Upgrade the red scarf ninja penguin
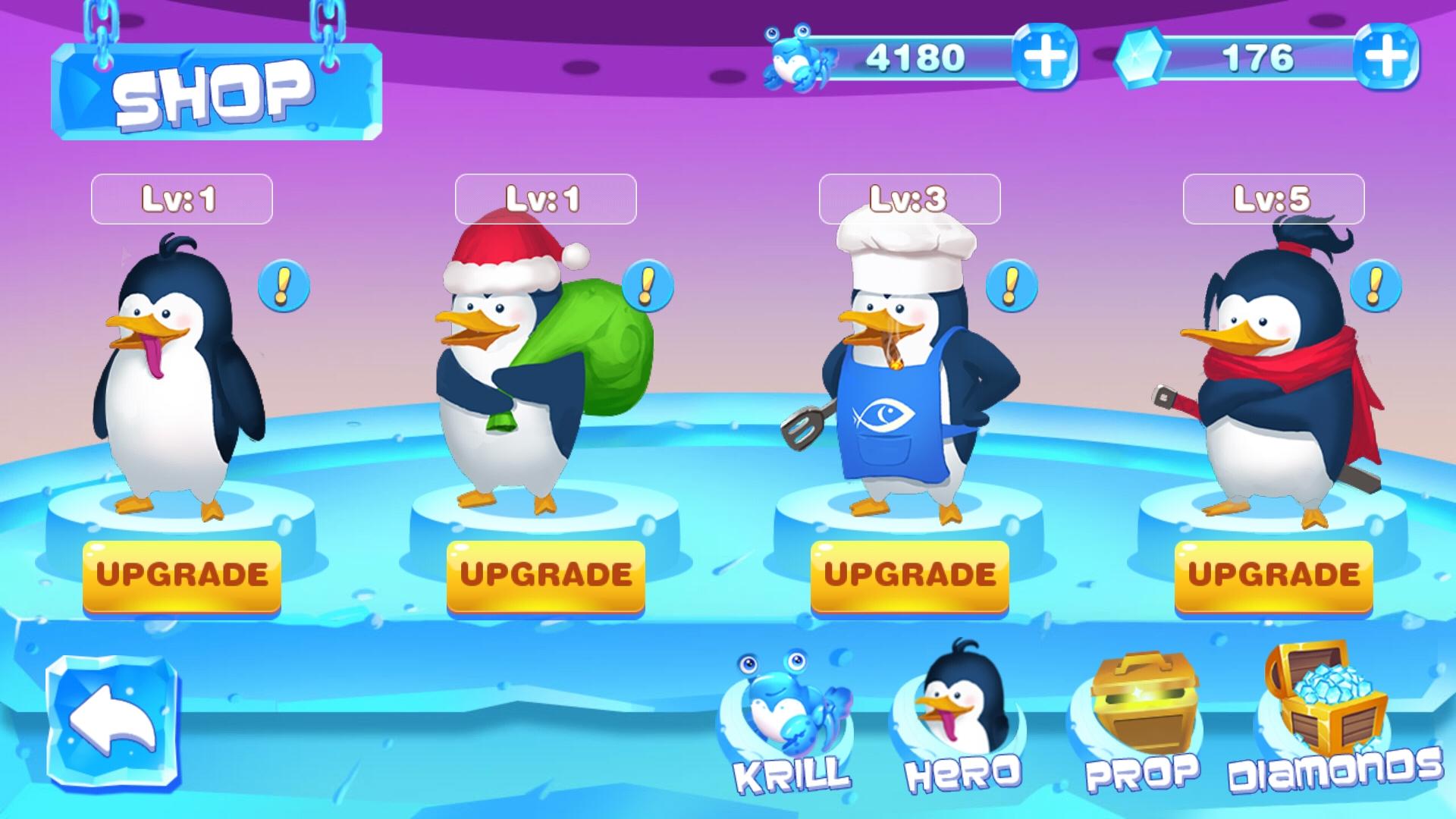1456x819 pixels. (1273, 576)
